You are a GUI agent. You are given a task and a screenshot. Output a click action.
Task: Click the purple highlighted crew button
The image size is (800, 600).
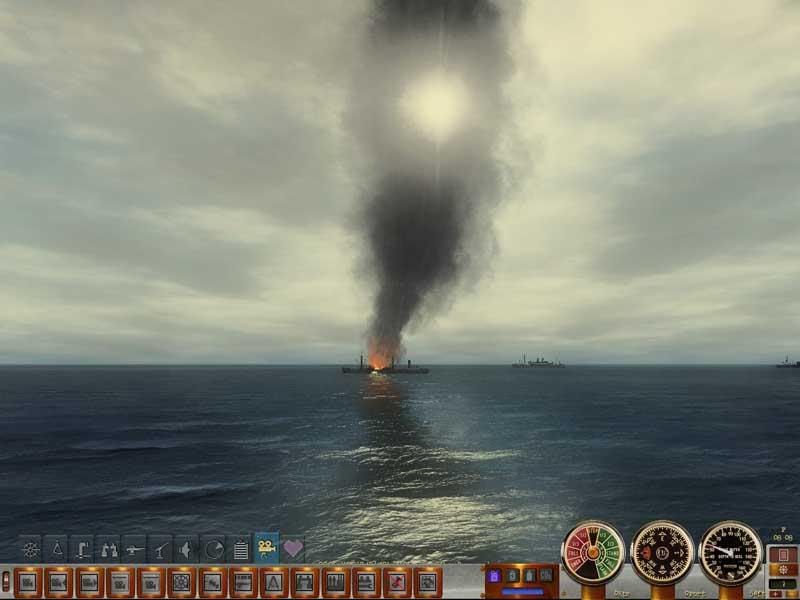pos(493,576)
